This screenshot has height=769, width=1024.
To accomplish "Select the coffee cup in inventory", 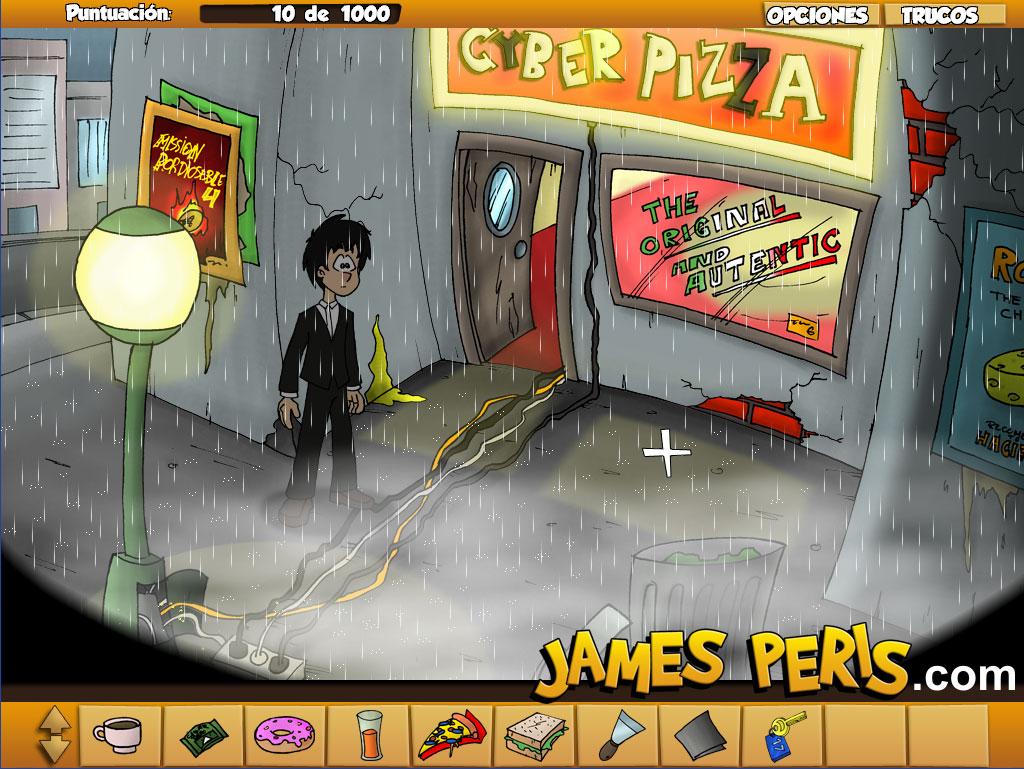I will [x=120, y=737].
